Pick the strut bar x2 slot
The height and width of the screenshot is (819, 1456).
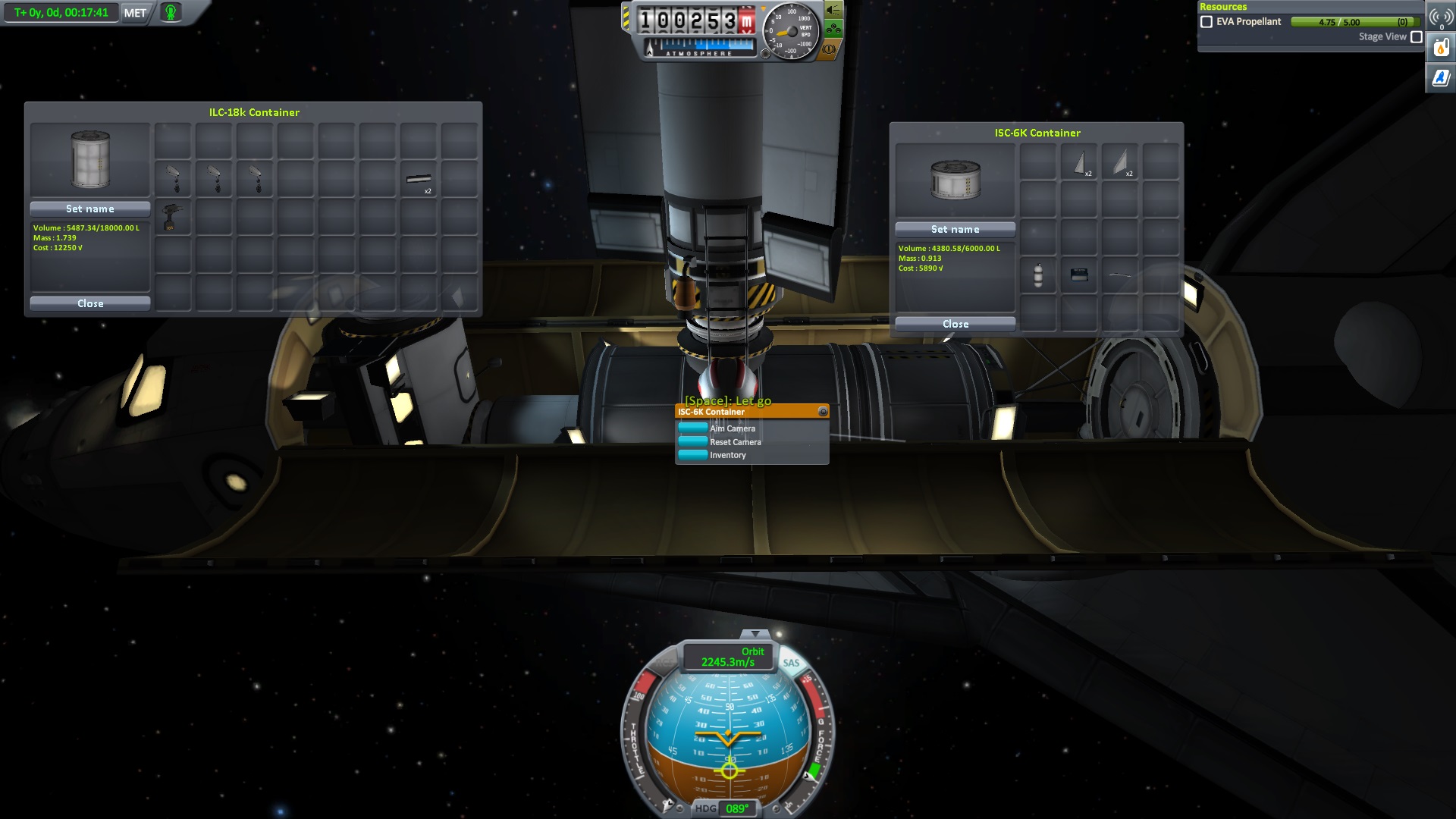pyautogui.click(x=419, y=180)
